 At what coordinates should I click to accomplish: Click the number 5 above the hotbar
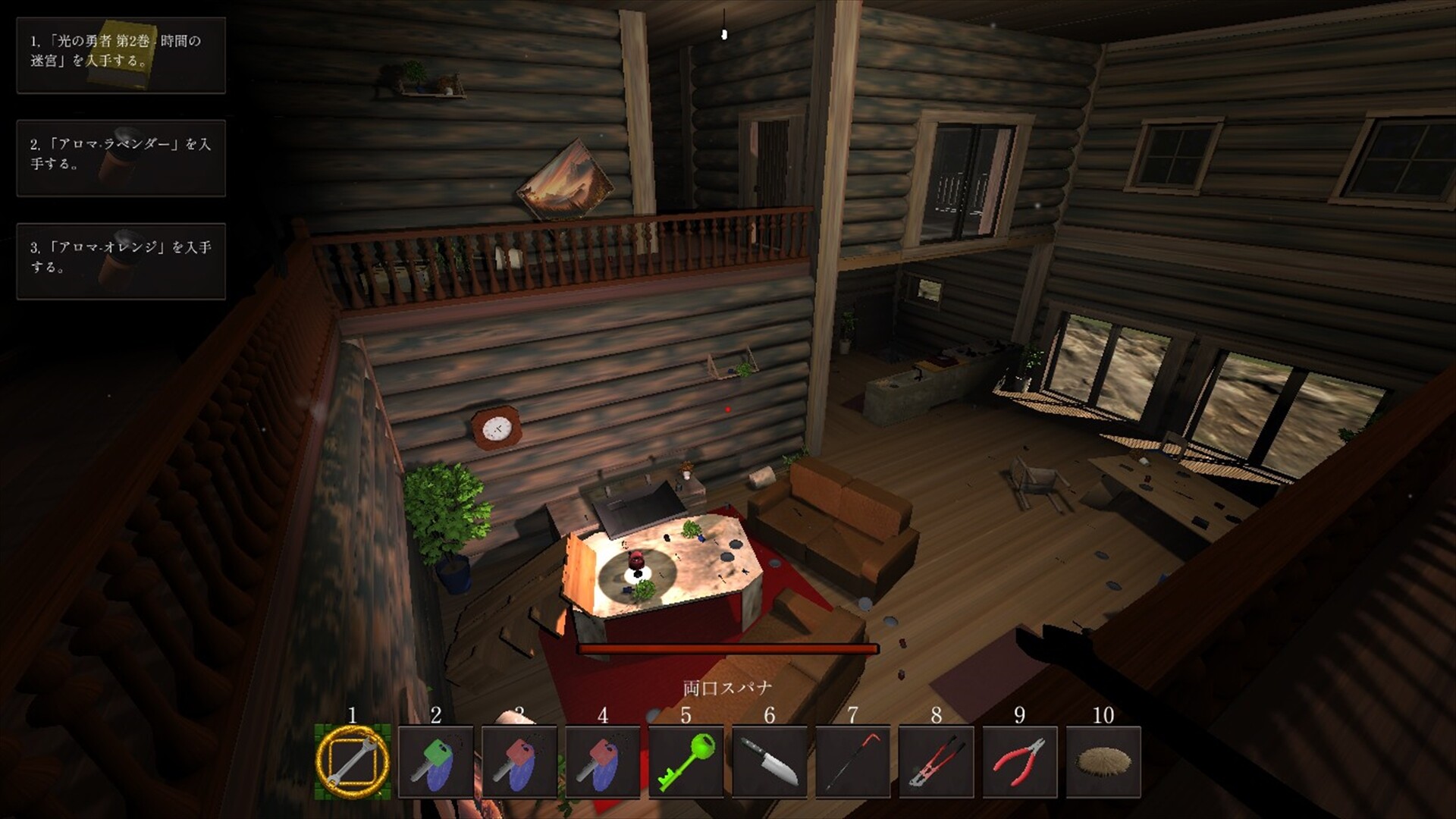tap(686, 715)
